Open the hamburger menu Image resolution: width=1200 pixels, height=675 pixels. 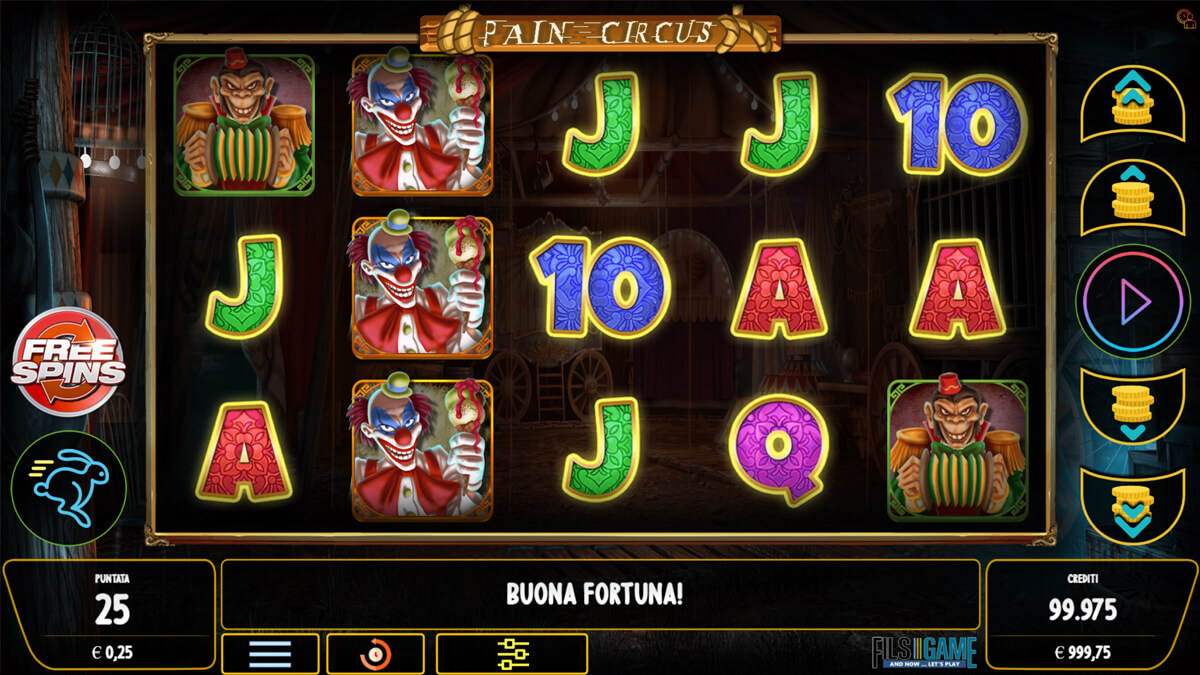270,654
